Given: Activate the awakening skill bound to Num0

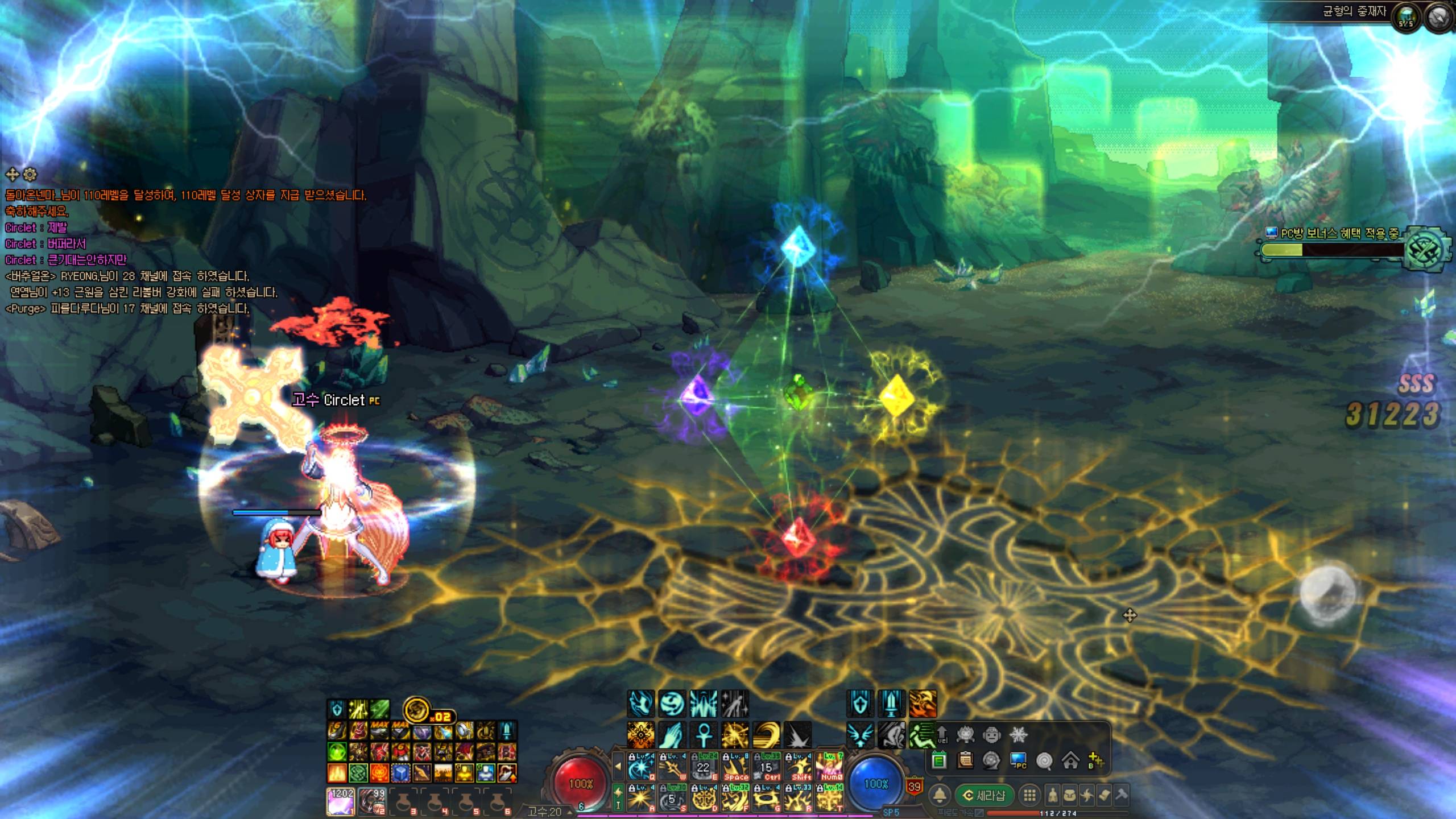Looking at the screenshot, I should [829, 767].
